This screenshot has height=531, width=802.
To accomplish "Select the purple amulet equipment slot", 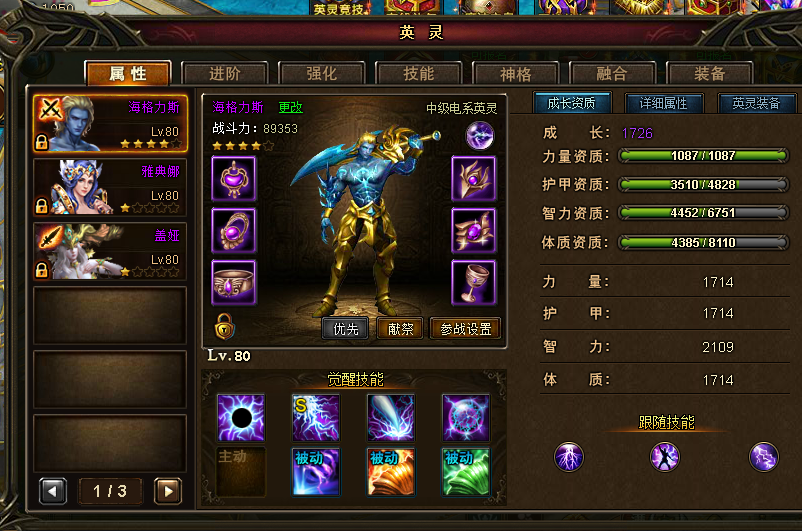I will tap(233, 178).
